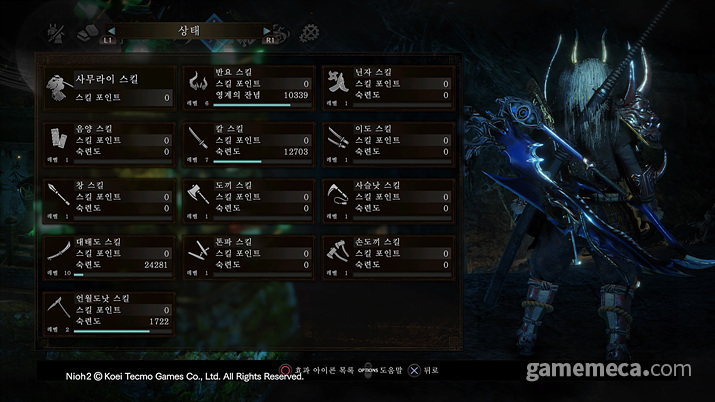Switch to the gear settings tab

tap(322, 33)
